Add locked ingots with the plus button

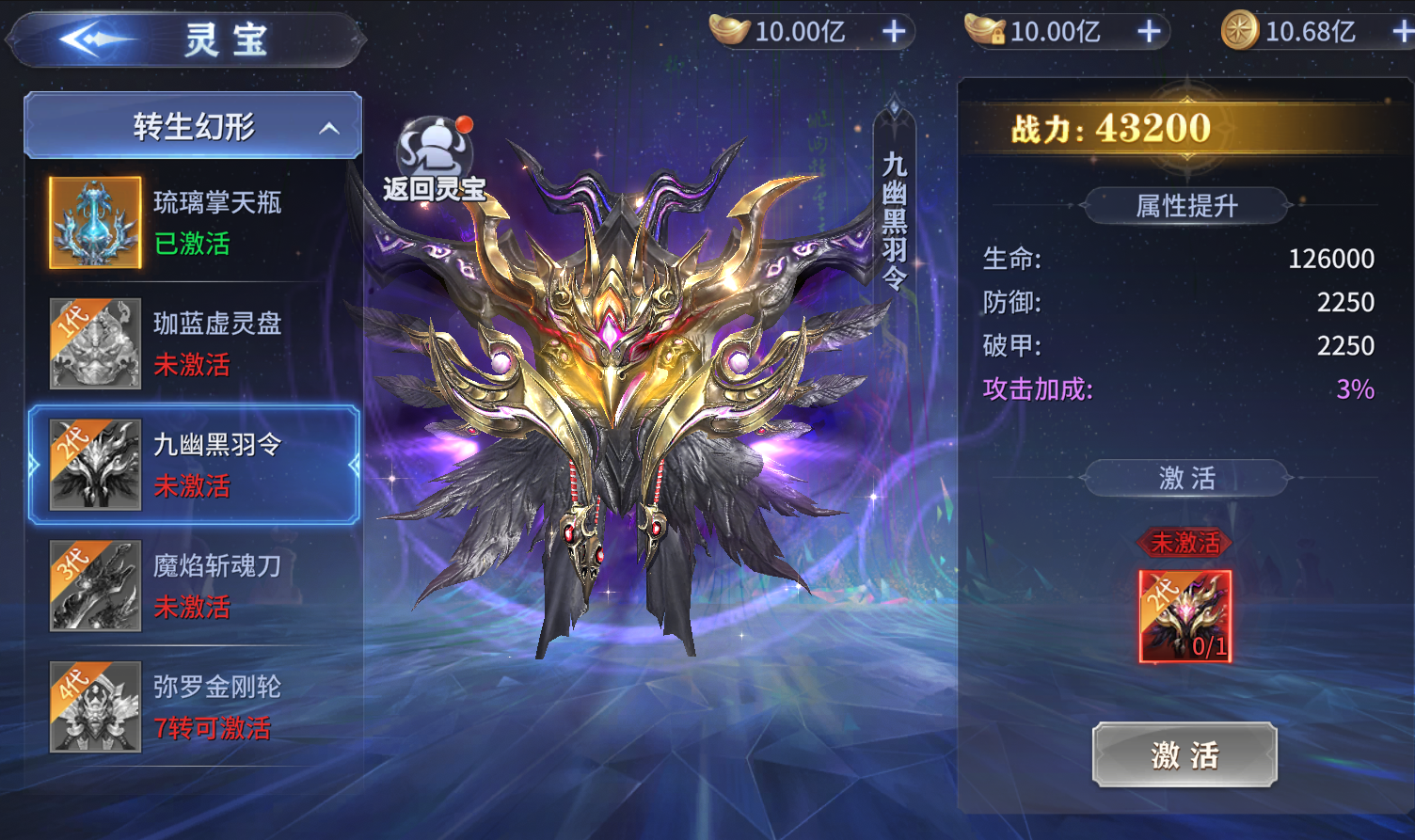coord(1149,32)
